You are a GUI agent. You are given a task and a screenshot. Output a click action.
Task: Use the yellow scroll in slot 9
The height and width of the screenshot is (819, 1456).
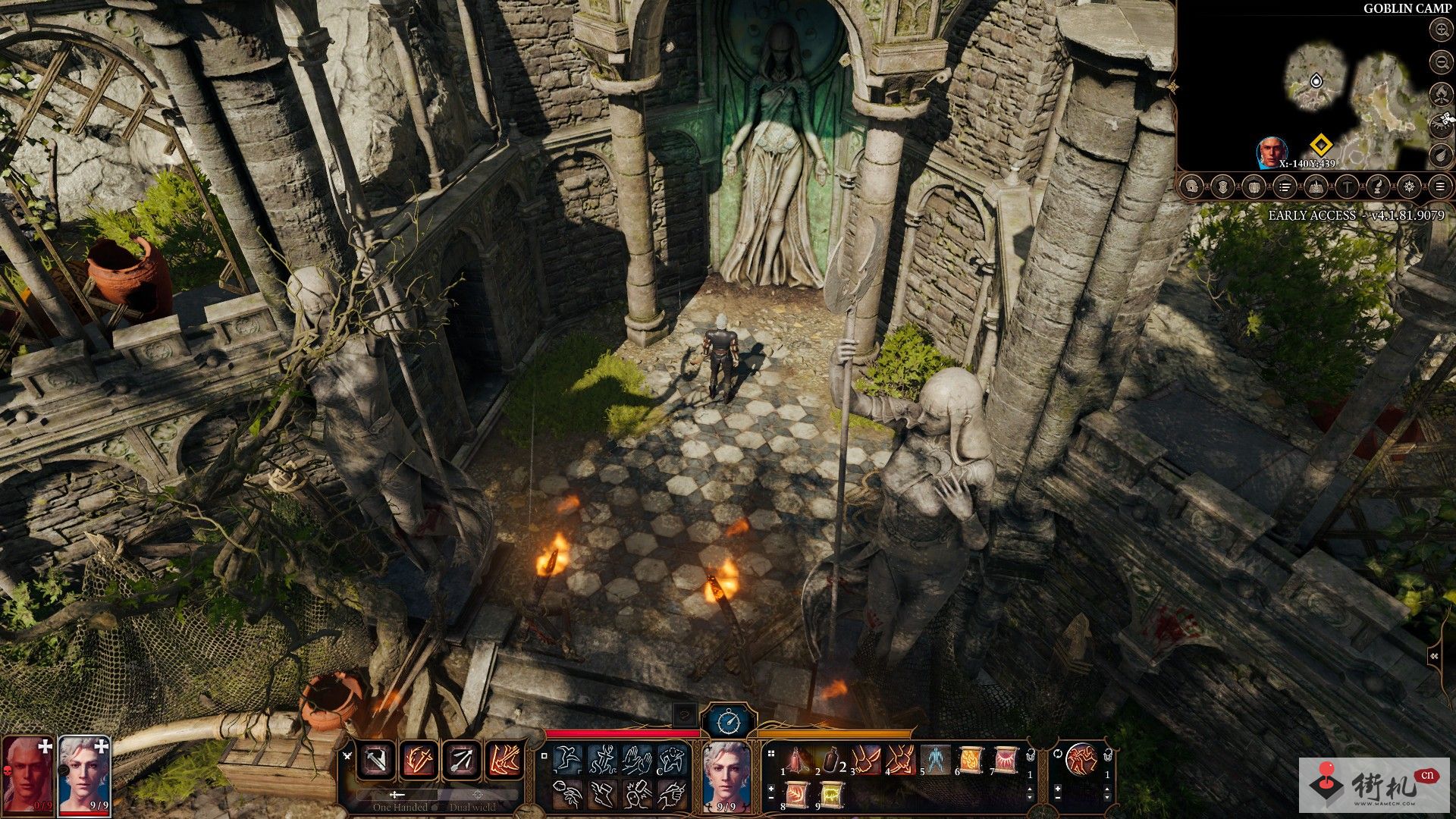[831, 795]
